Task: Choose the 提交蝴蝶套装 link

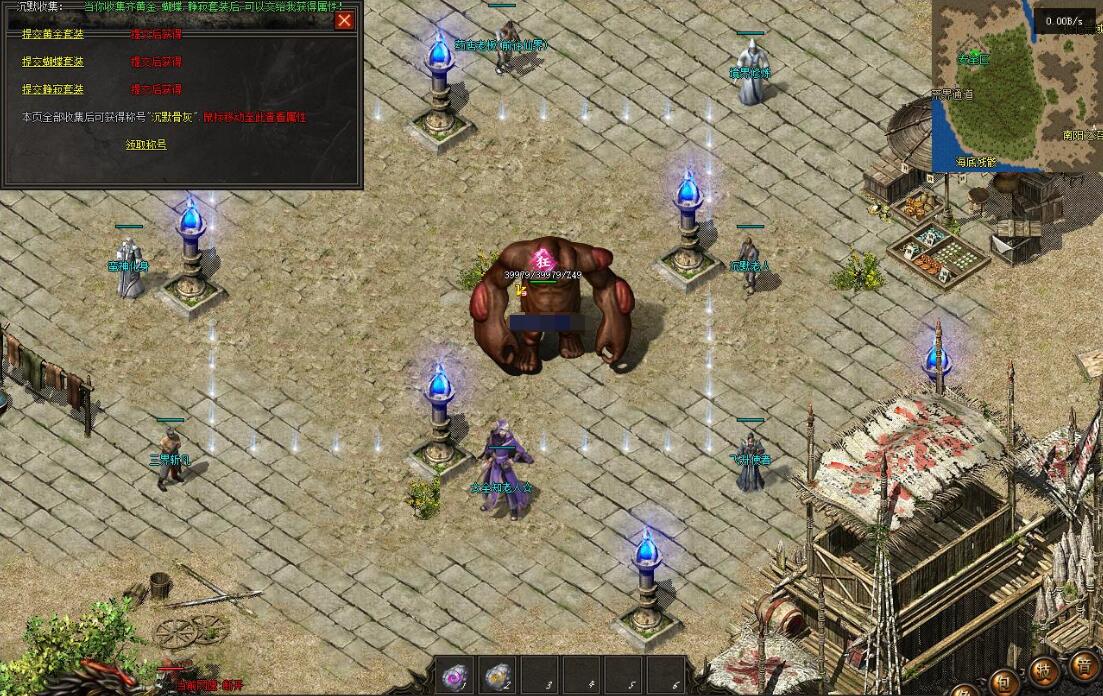Action: tap(53, 62)
